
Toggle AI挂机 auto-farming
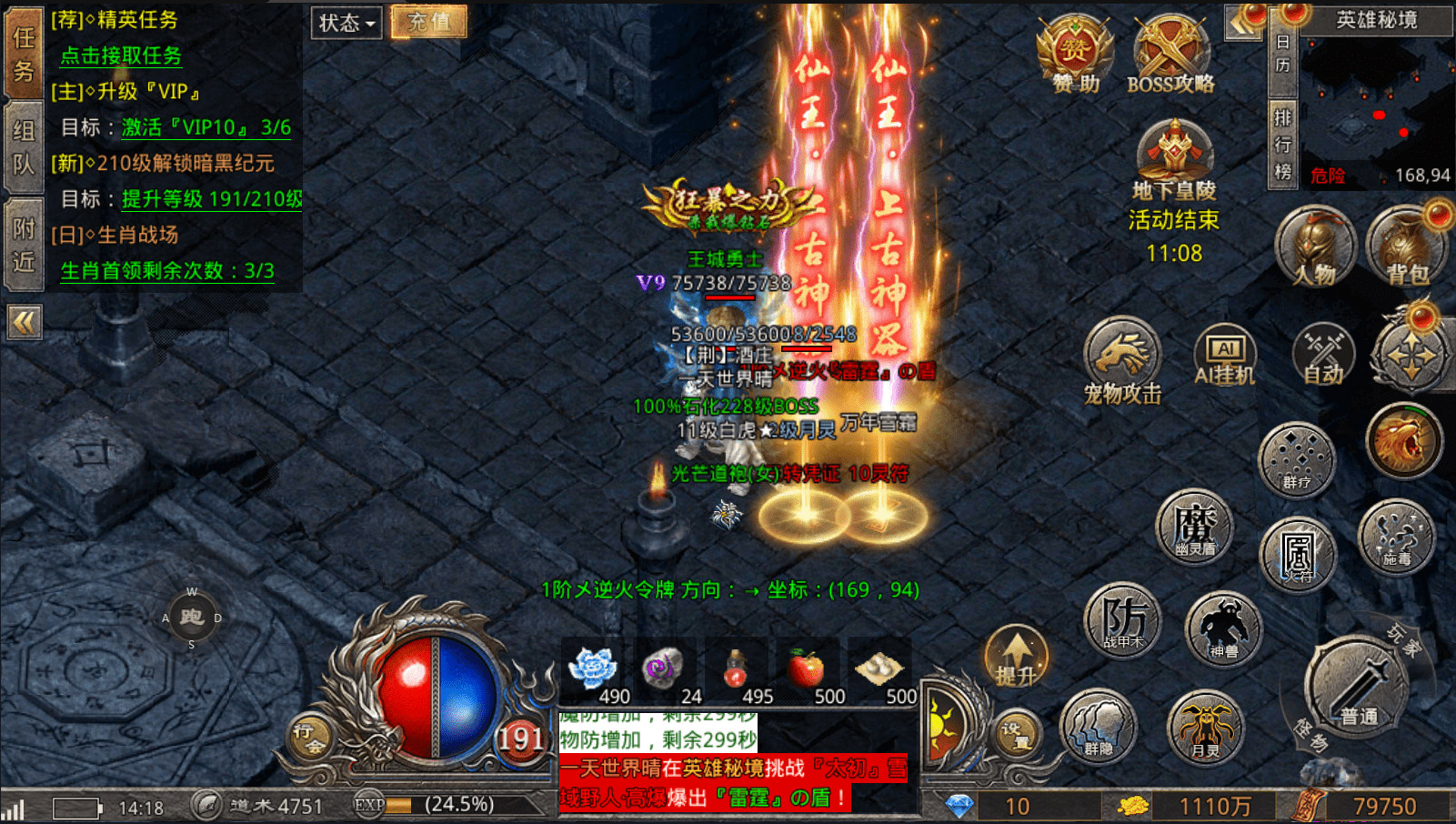click(x=1224, y=356)
